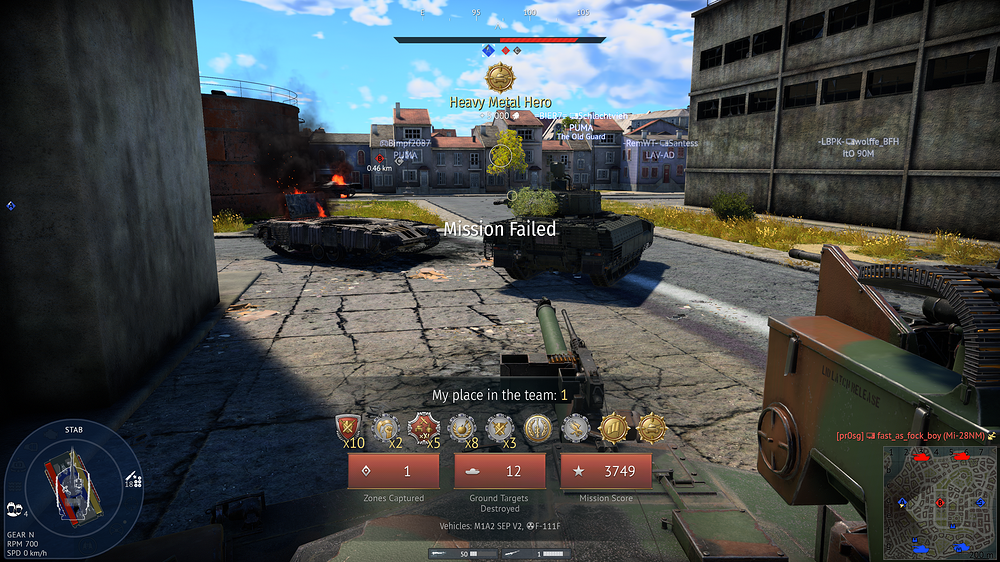Viewport: 1000px width, 562px height.
Task: Inspect the red x5 multi-kill award badge
Action: (x=423, y=428)
